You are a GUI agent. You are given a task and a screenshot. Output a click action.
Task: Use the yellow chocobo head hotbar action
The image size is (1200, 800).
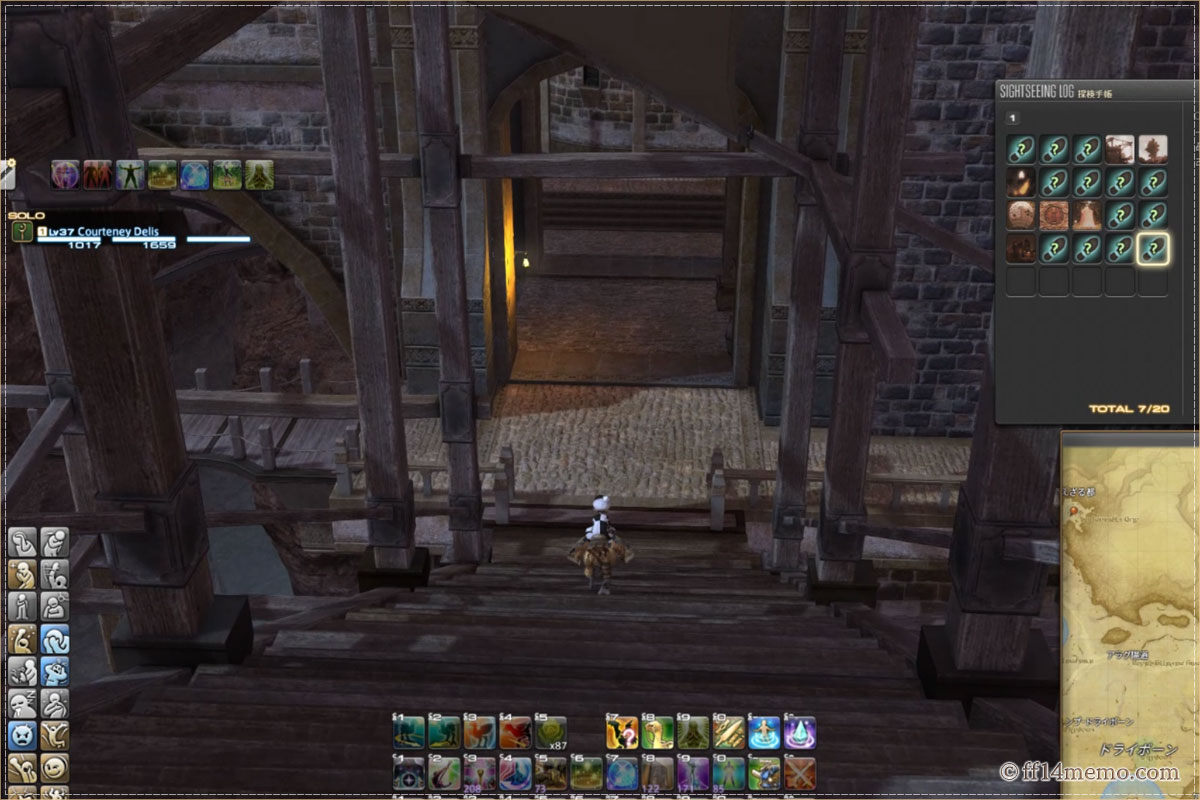(657, 734)
